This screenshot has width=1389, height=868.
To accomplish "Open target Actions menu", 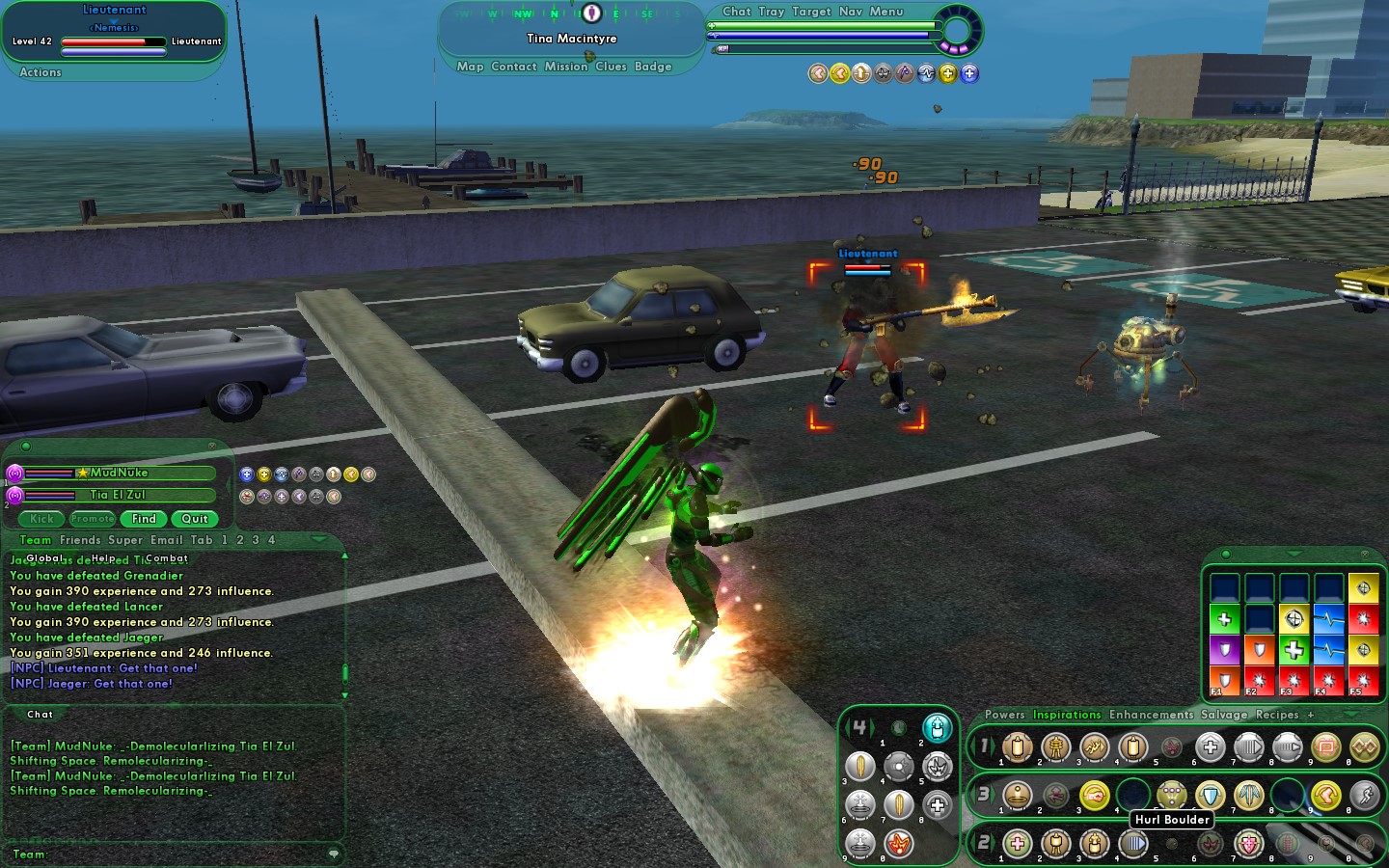I will point(41,72).
